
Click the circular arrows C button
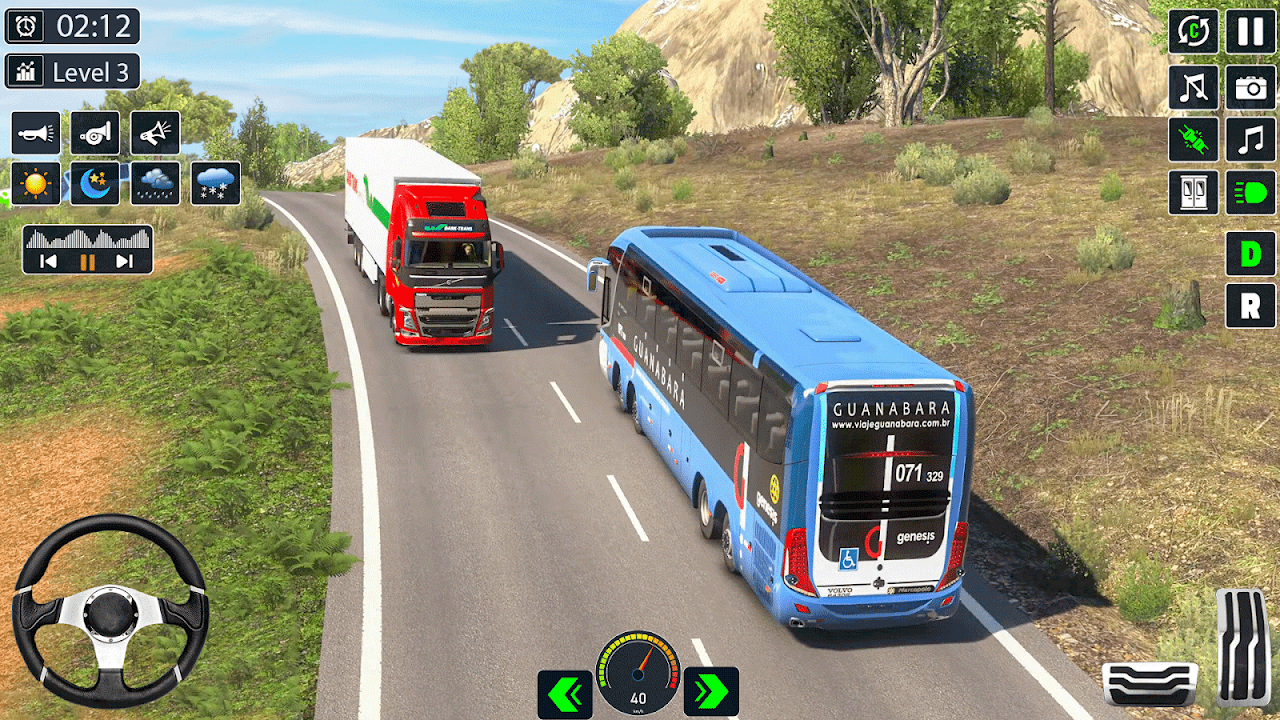[x=1193, y=32]
